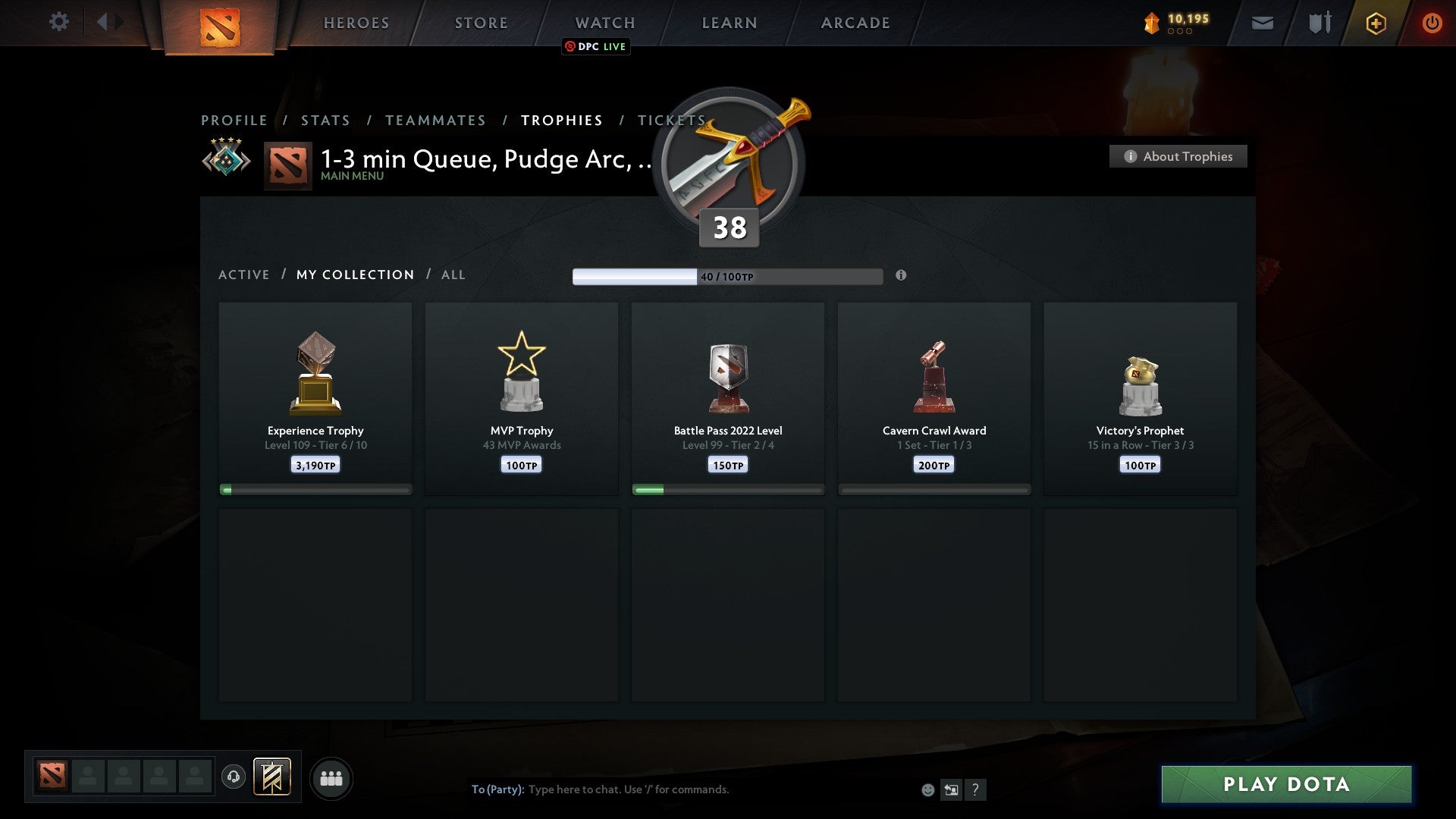Click the red power button icon
1456x819 pixels.
pyautogui.click(x=1432, y=23)
